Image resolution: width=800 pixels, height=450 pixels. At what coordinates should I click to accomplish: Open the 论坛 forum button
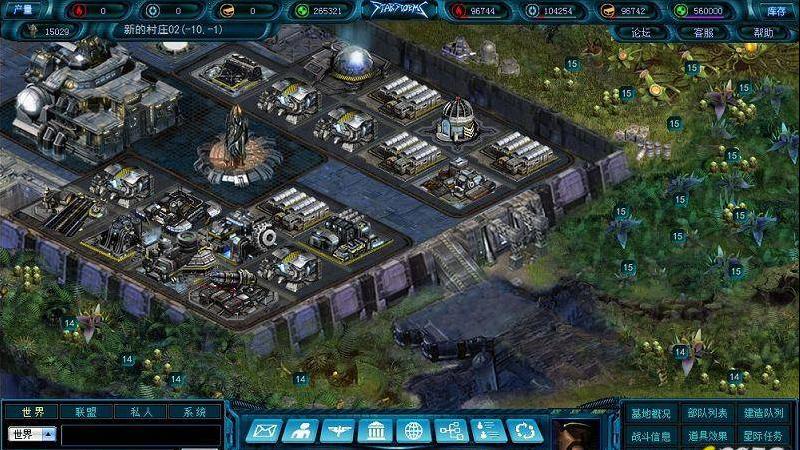point(641,32)
